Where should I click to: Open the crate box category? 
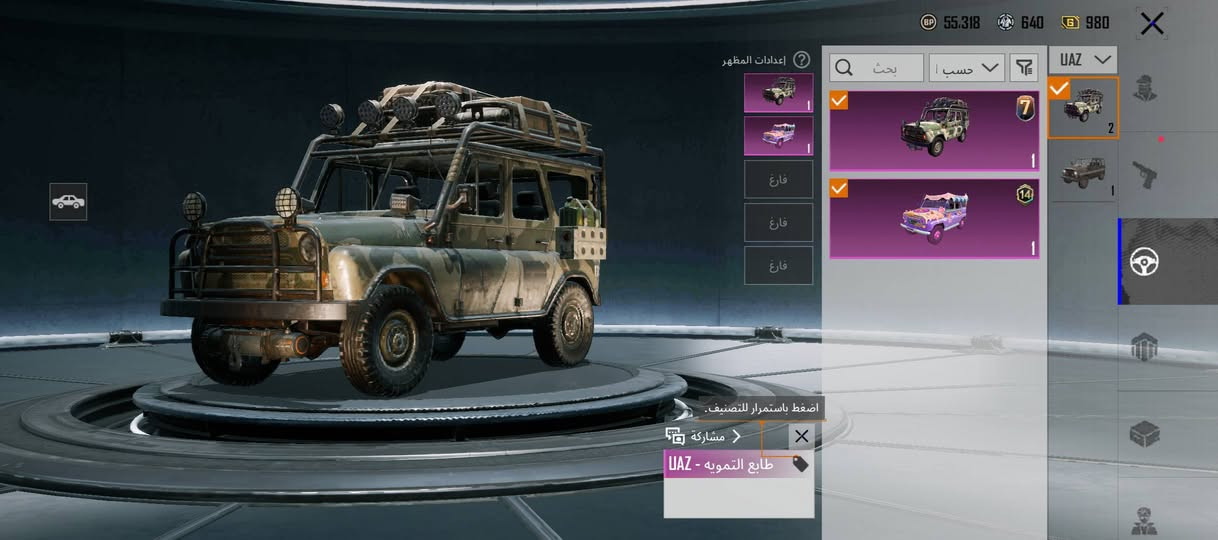pos(1145,434)
